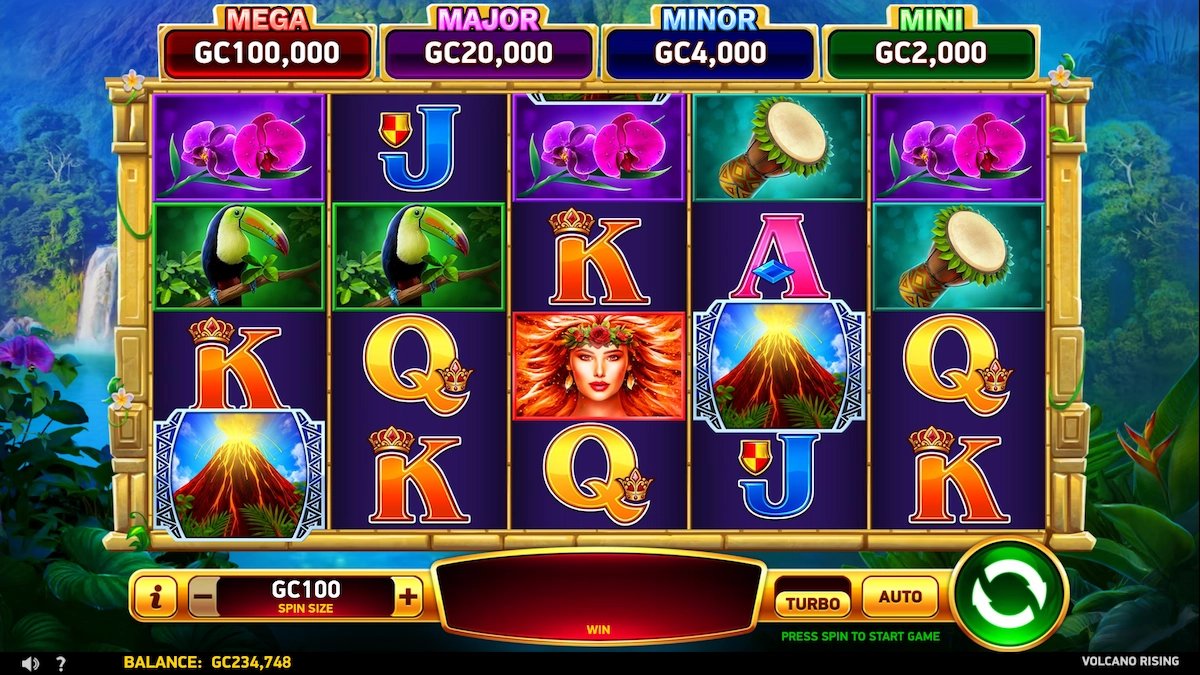Viewport: 1200px width, 675px height.
Task: Mute sound with the speaker icon
Action: pyautogui.click(x=30, y=663)
